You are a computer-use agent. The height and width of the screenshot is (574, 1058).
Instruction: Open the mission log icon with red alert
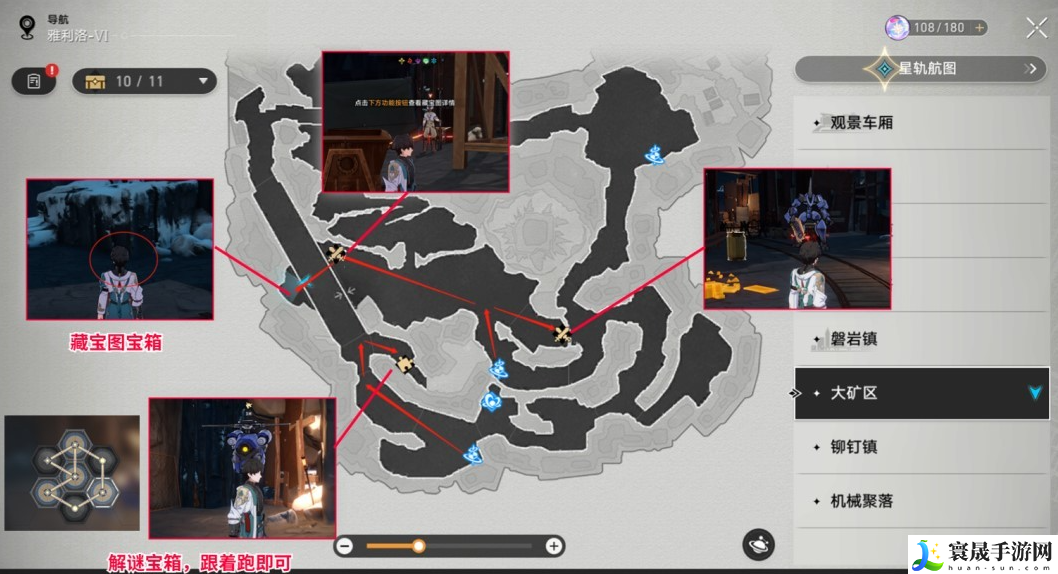pos(34,81)
